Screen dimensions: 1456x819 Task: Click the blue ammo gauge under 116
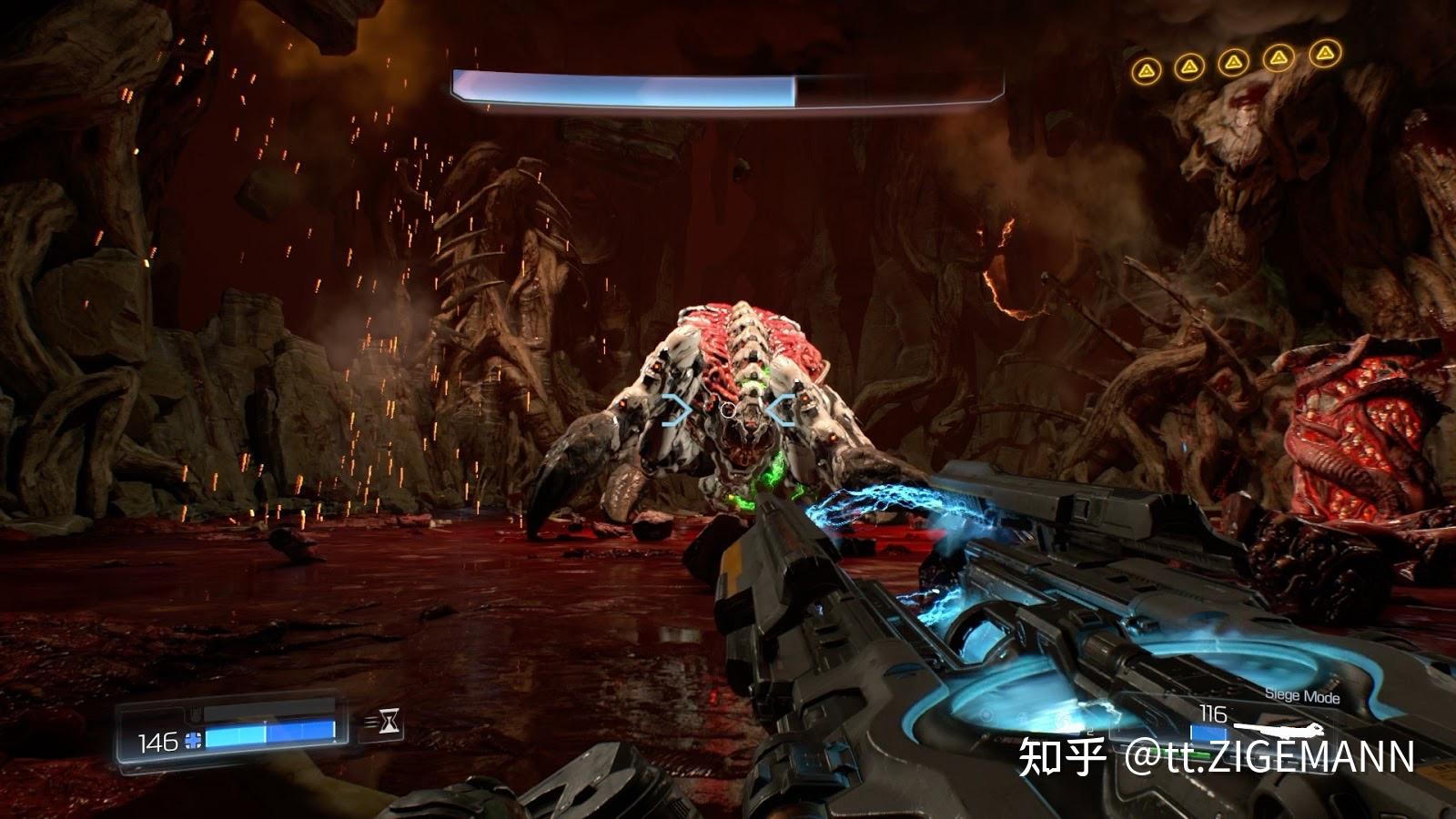[1210, 732]
